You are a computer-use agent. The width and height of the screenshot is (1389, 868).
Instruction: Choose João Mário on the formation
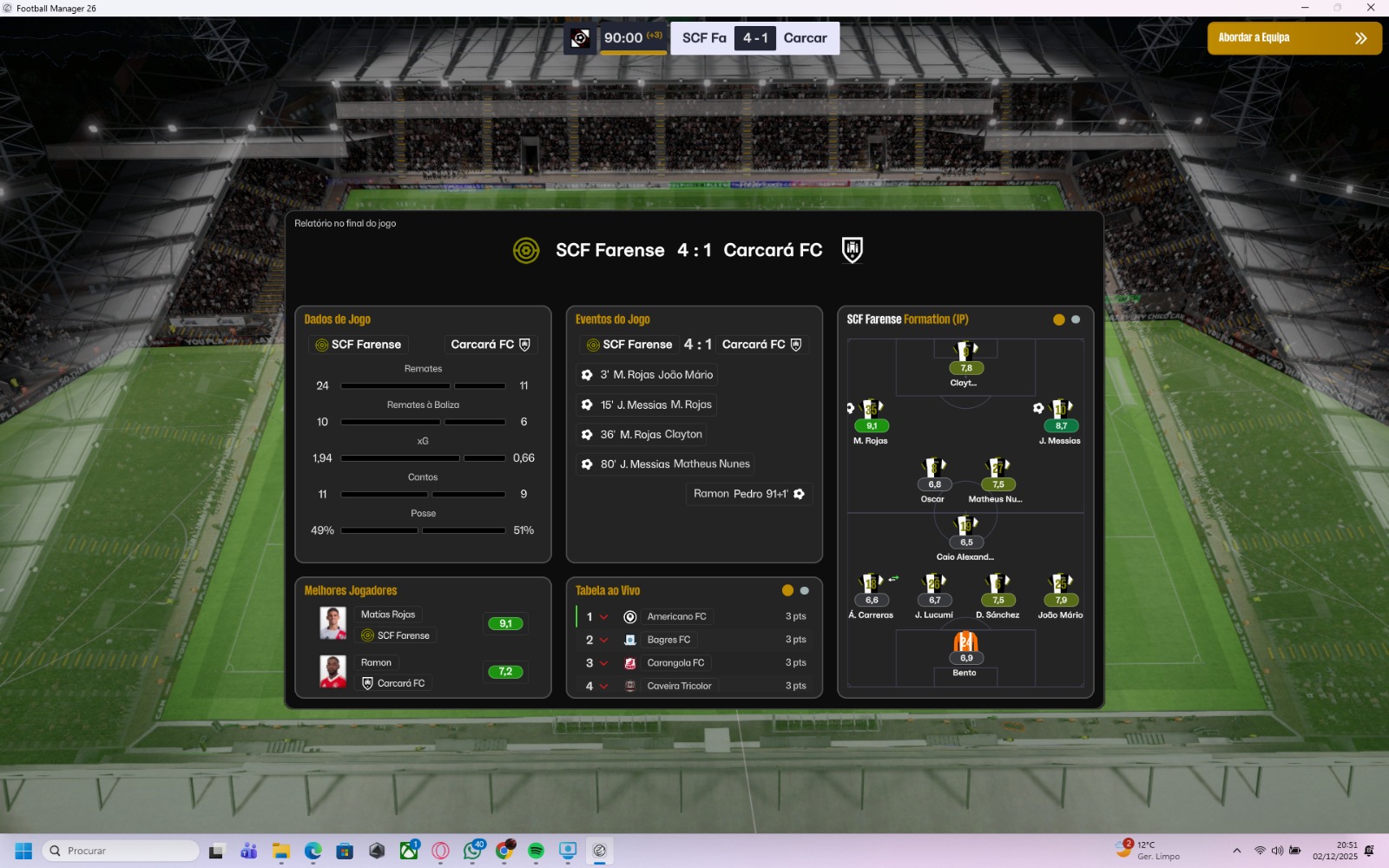1060,584
